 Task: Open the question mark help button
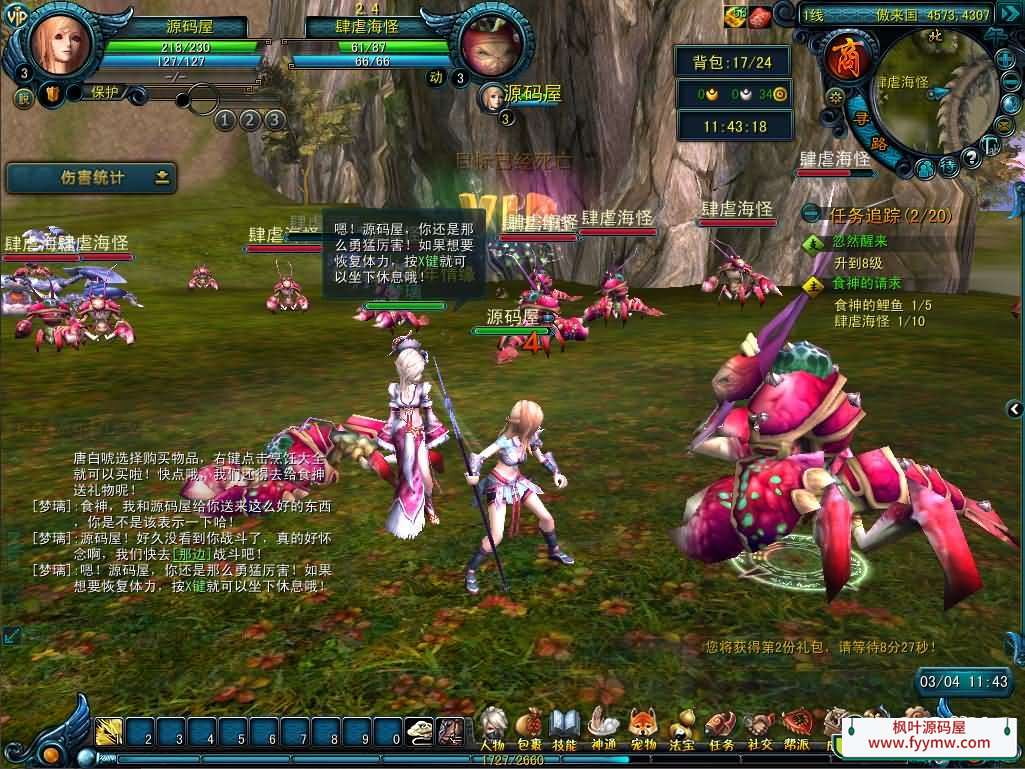(x=970, y=158)
